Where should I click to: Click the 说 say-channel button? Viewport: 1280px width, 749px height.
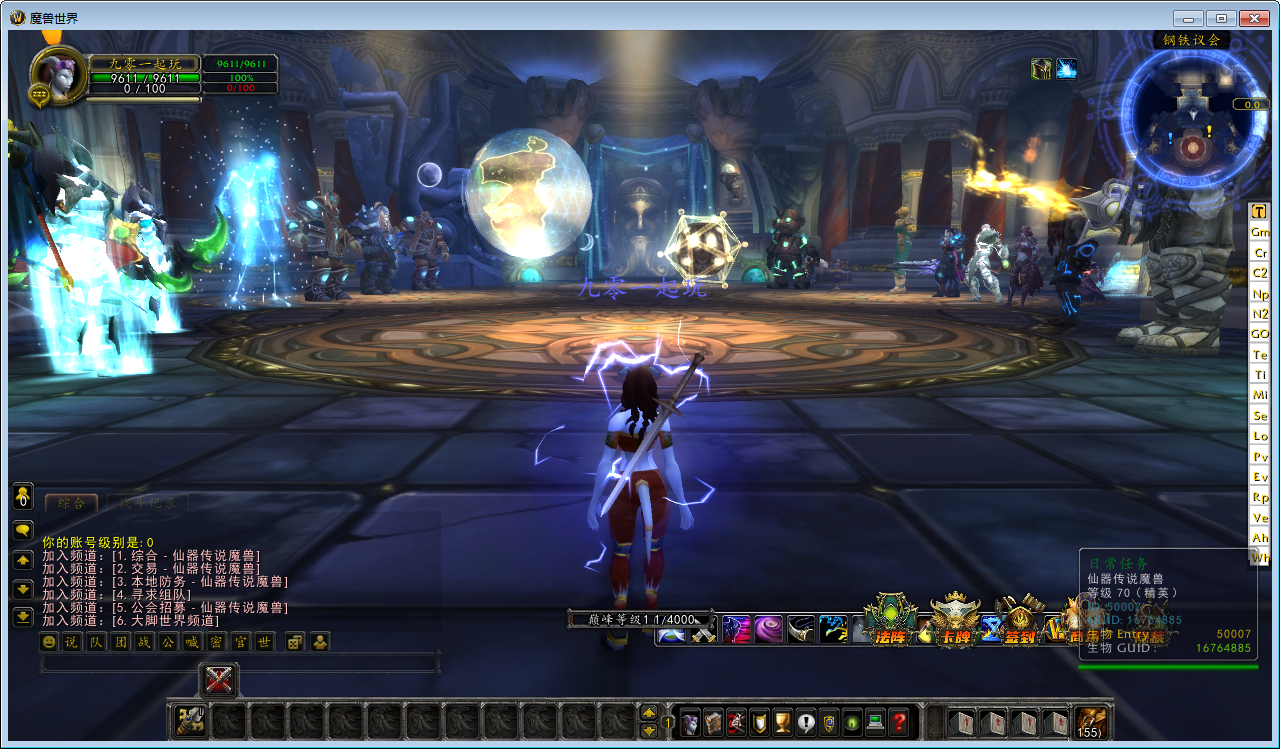click(71, 642)
